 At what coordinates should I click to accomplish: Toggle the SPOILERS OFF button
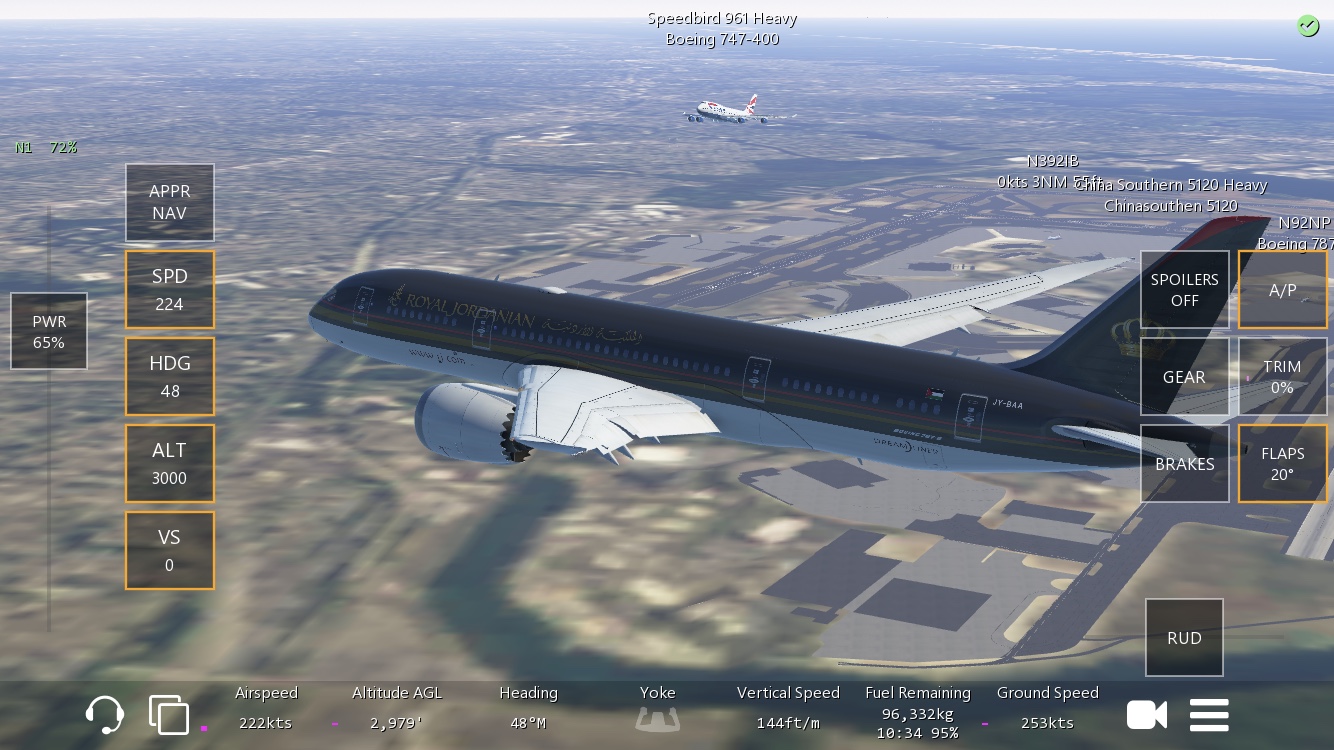click(1184, 289)
